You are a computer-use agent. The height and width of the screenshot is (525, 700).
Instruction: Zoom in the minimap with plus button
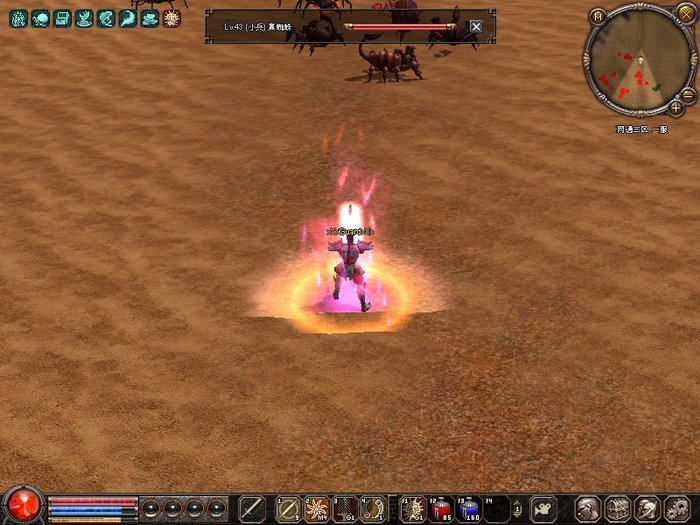pos(677,107)
